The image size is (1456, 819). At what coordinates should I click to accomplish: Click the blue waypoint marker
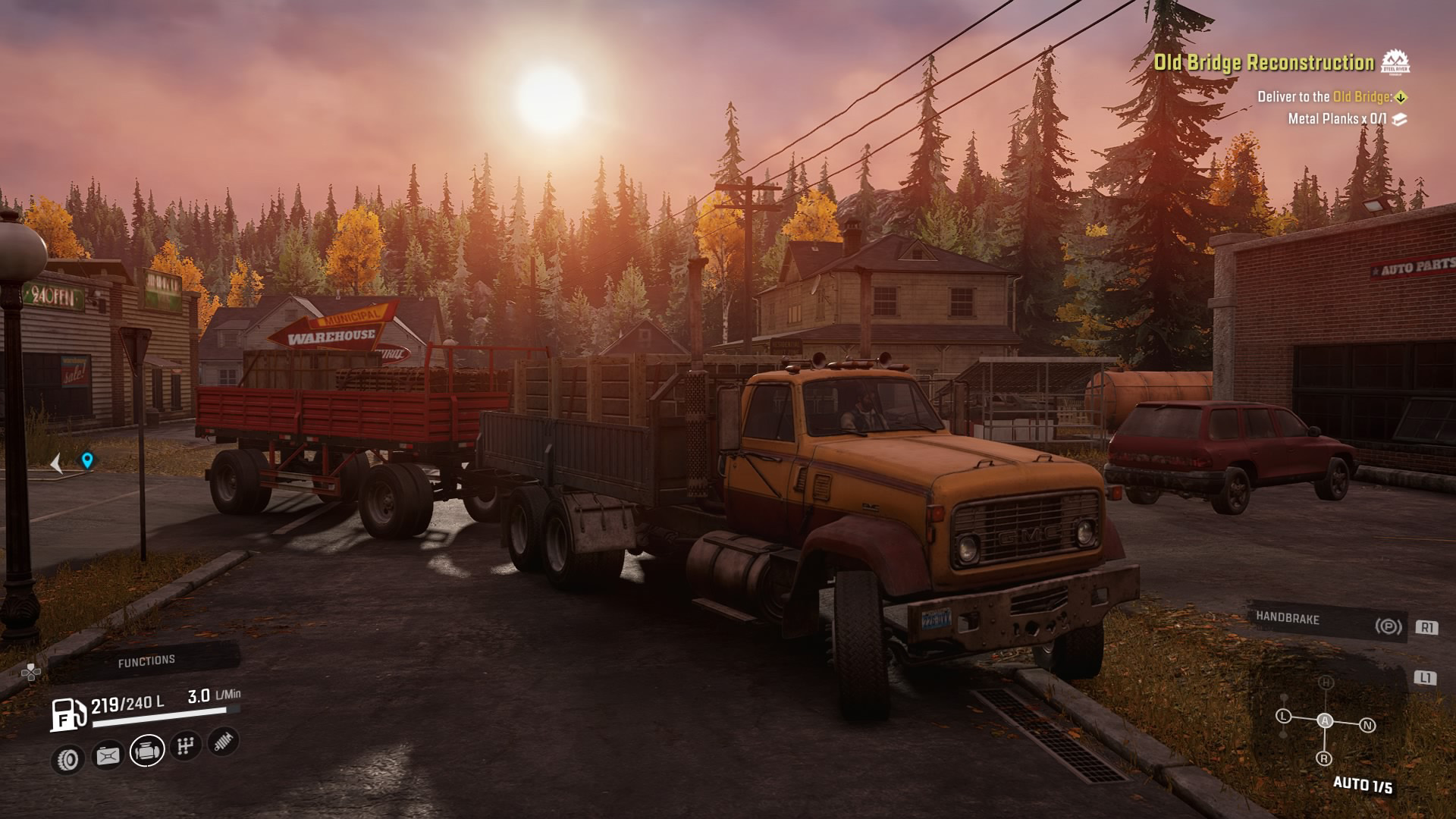click(87, 460)
